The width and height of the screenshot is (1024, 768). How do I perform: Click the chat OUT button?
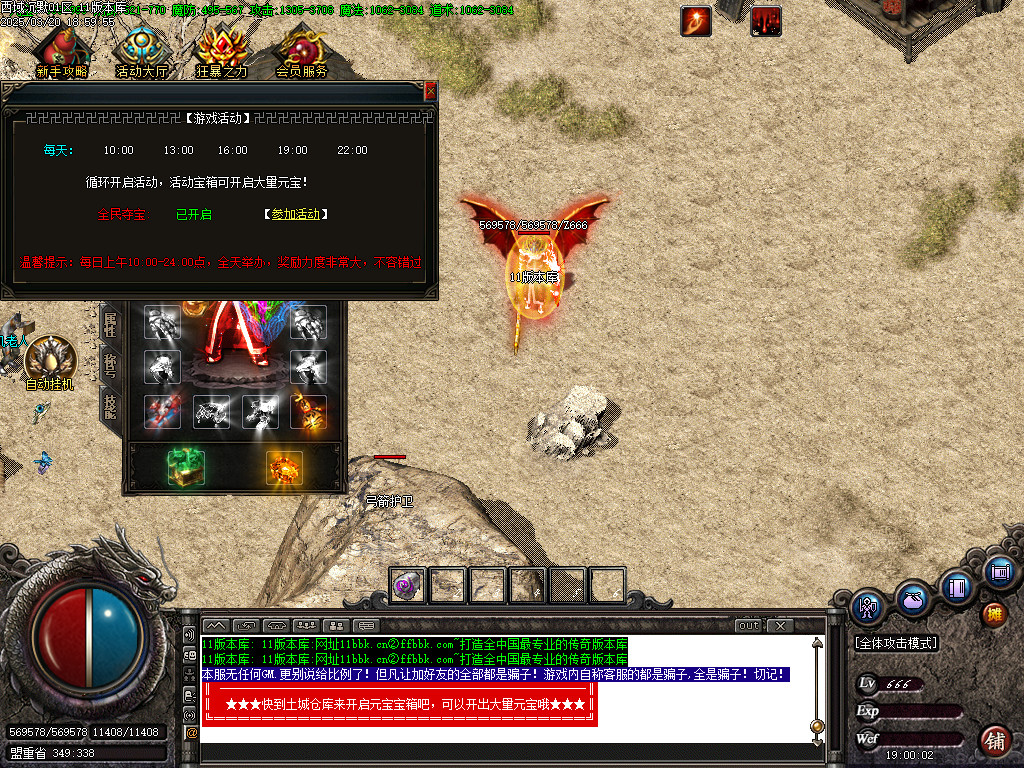(x=749, y=626)
